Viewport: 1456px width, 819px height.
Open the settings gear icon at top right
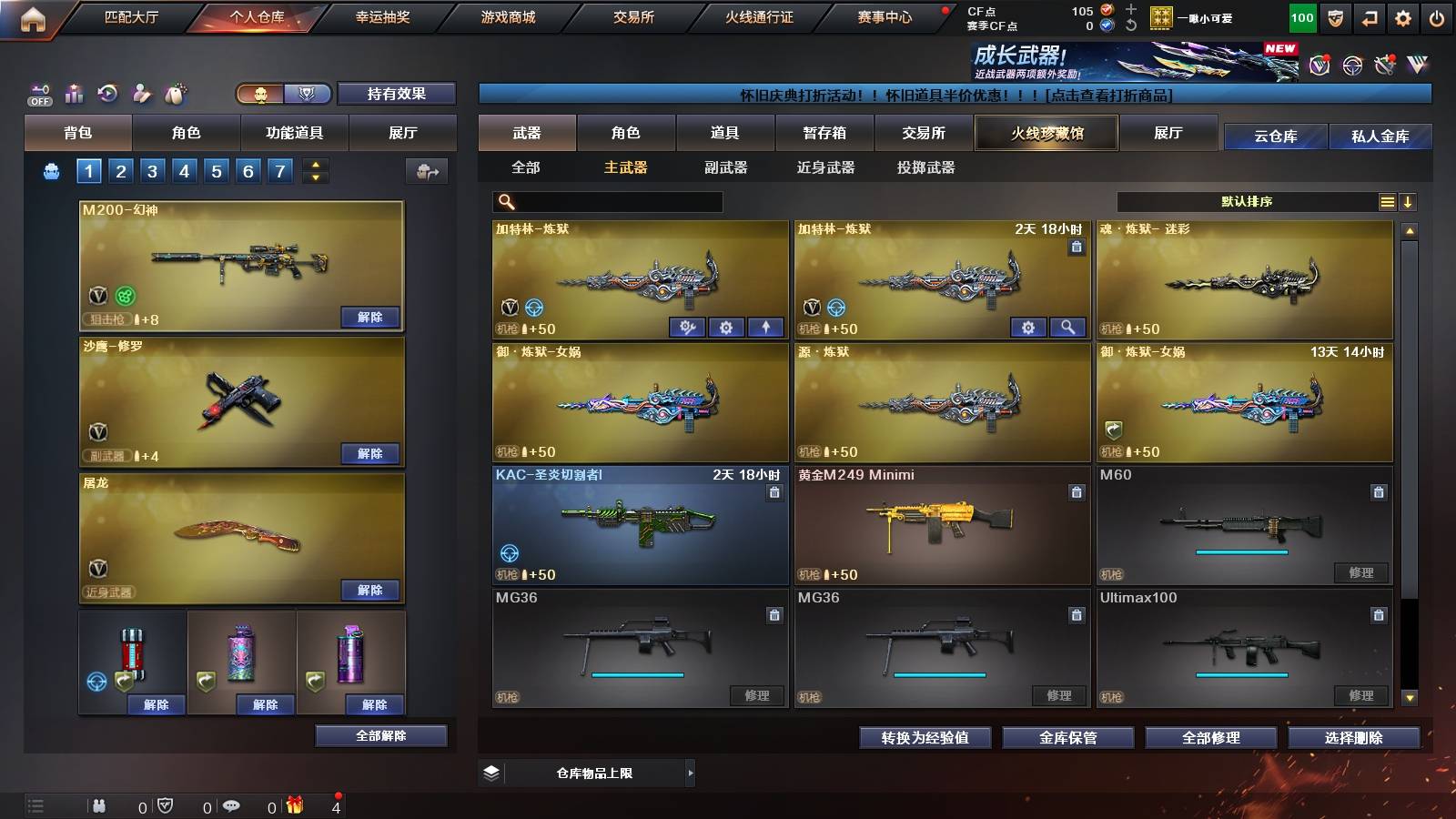point(1402,16)
